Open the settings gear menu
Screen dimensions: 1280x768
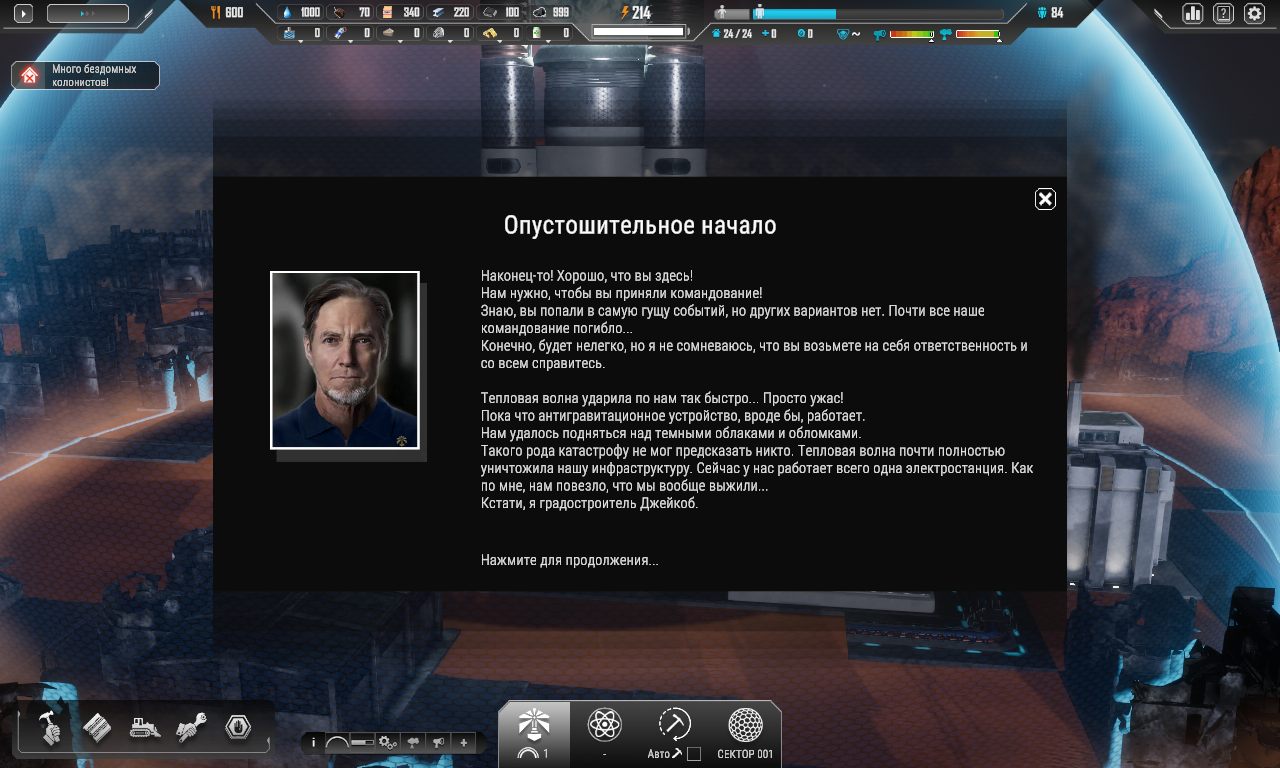click(x=1253, y=14)
